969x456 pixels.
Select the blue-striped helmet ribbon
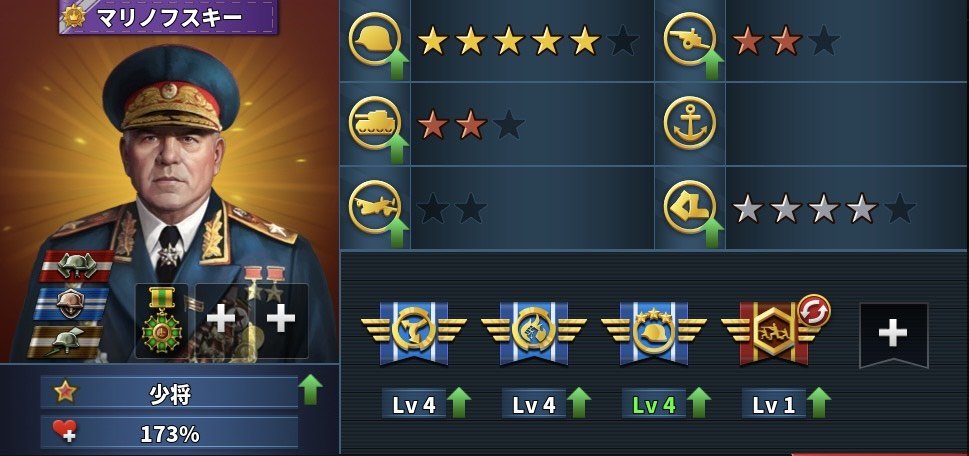71,303
